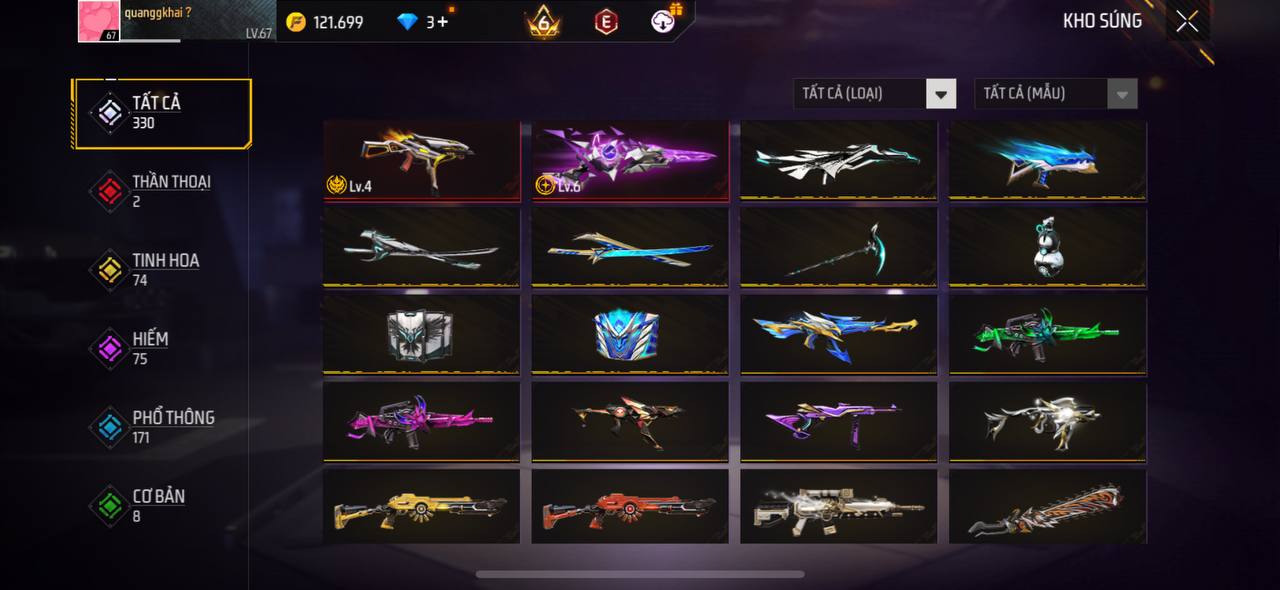This screenshot has width=1280, height=590.
Task: Click the red E hexagon icon
Action: 606,21
